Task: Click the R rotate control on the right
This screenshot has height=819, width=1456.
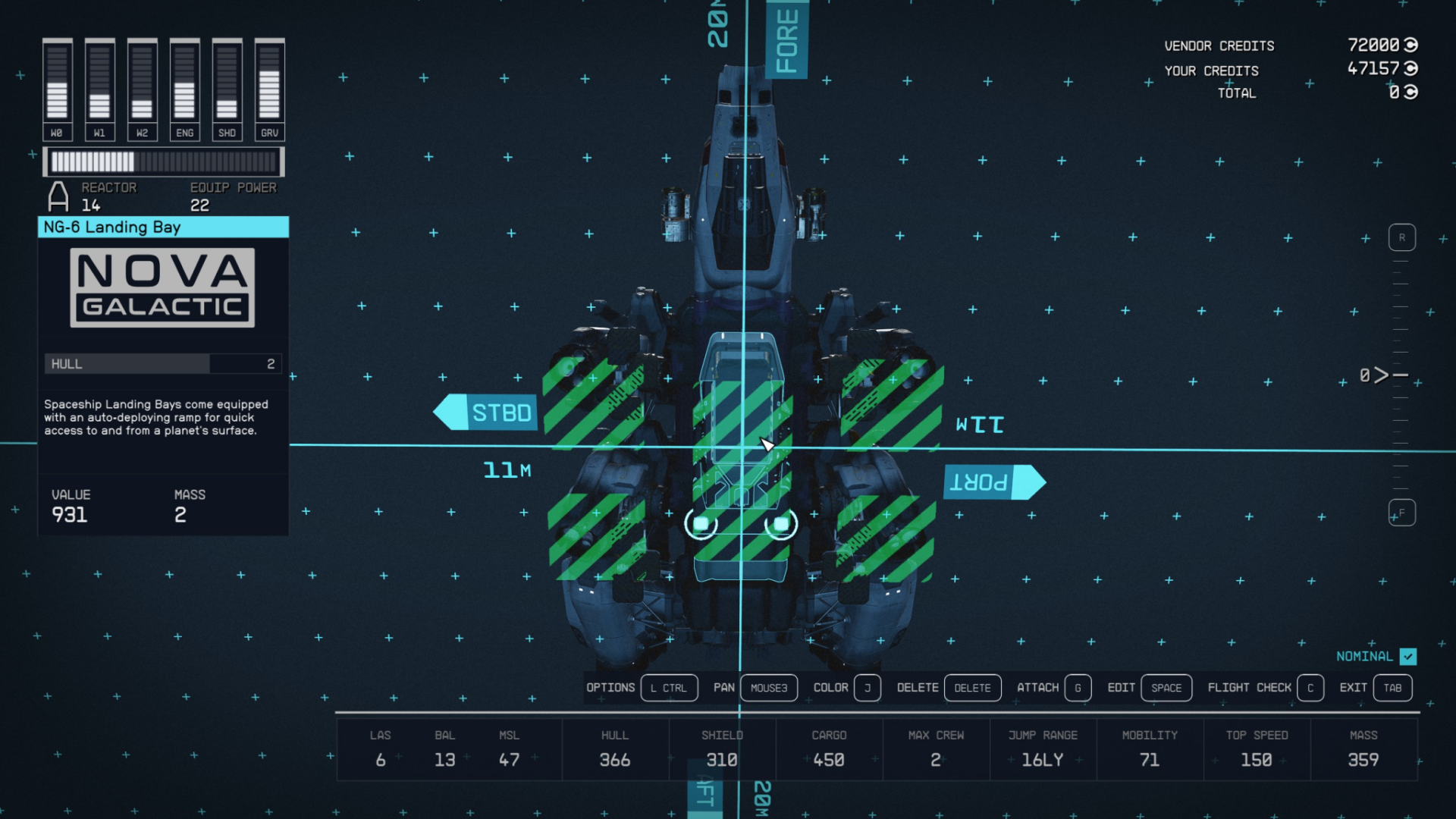Action: click(x=1402, y=237)
